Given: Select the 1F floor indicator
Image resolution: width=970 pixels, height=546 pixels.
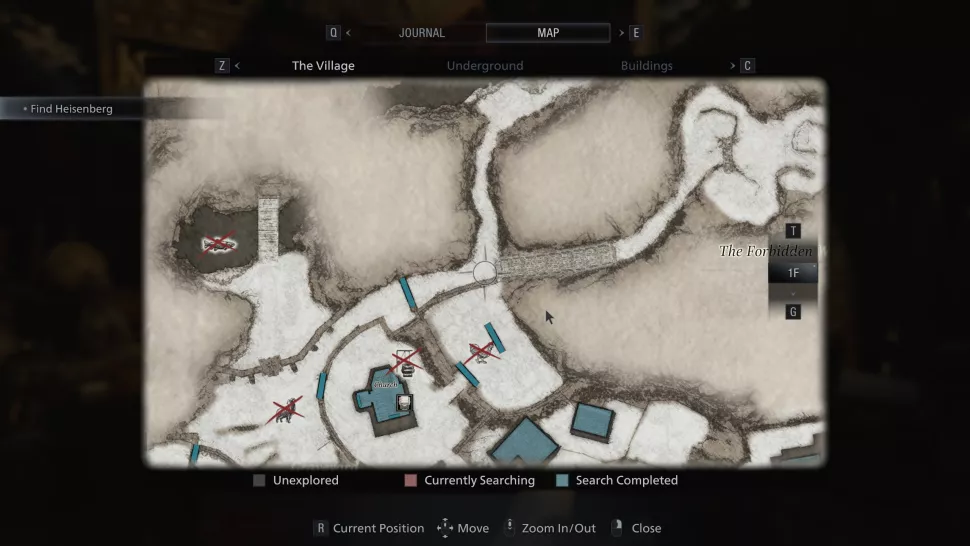Looking at the screenshot, I should pos(793,272).
